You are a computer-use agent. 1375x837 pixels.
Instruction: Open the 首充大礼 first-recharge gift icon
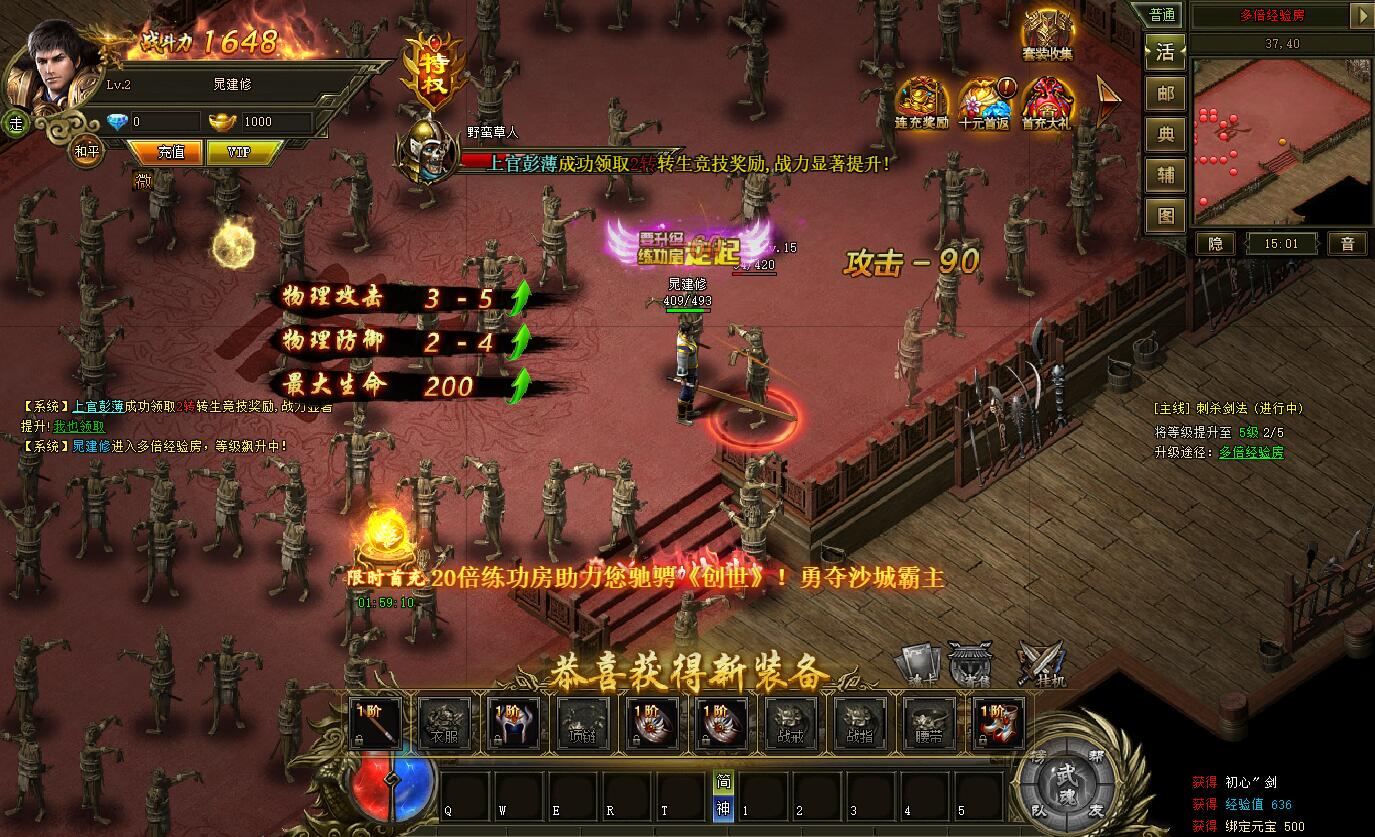(x=1046, y=102)
